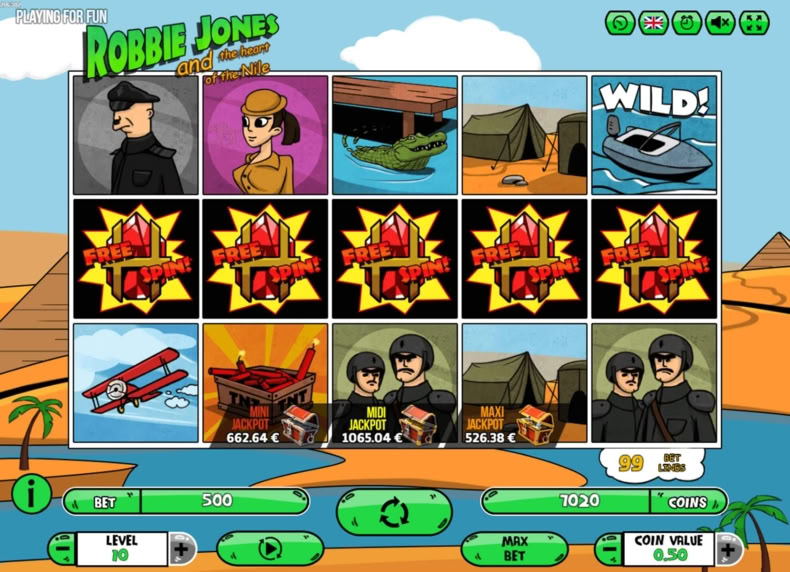Open the alarm clock timer button

687,22
